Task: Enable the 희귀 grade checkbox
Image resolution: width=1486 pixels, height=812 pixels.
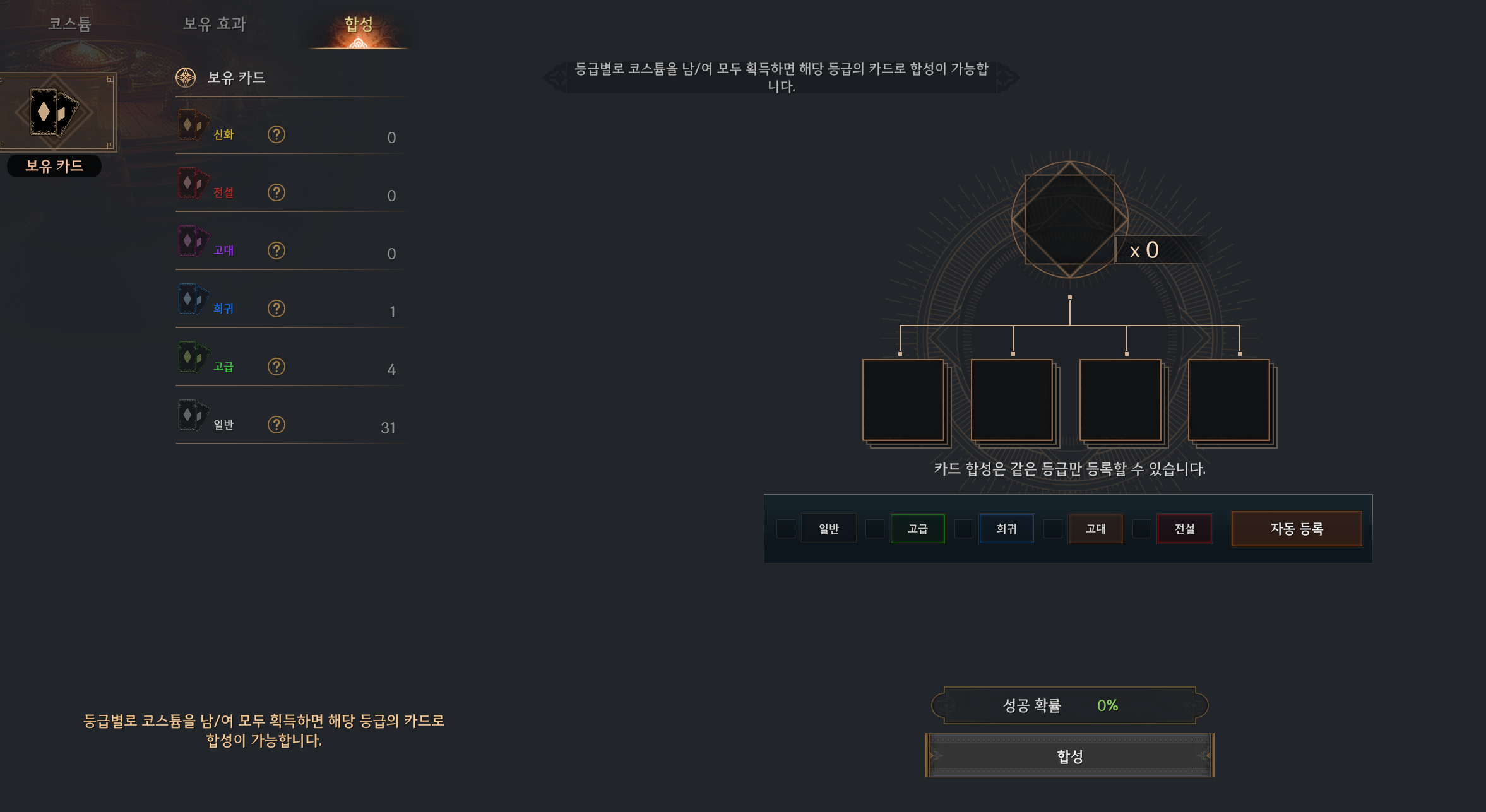Action: coord(963,529)
